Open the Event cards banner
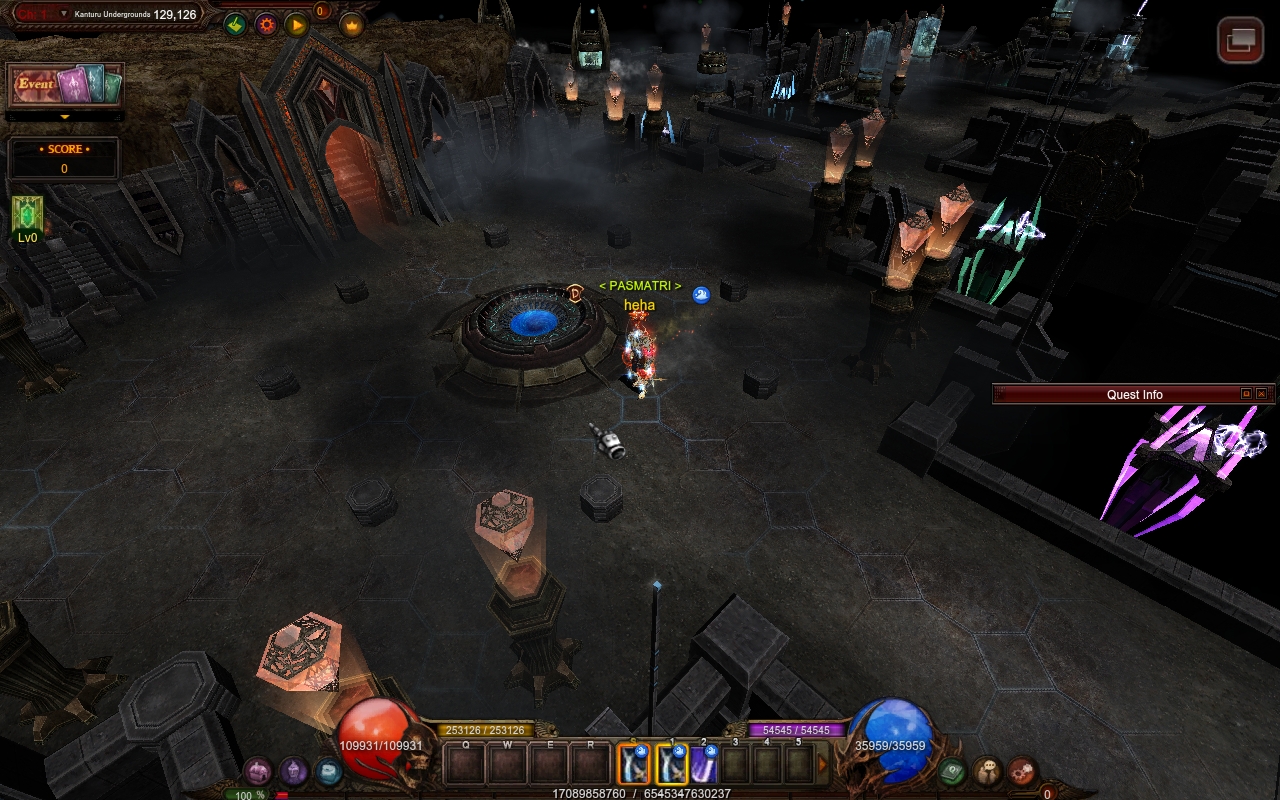The height and width of the screenshot is (800, 1280). 65,85
